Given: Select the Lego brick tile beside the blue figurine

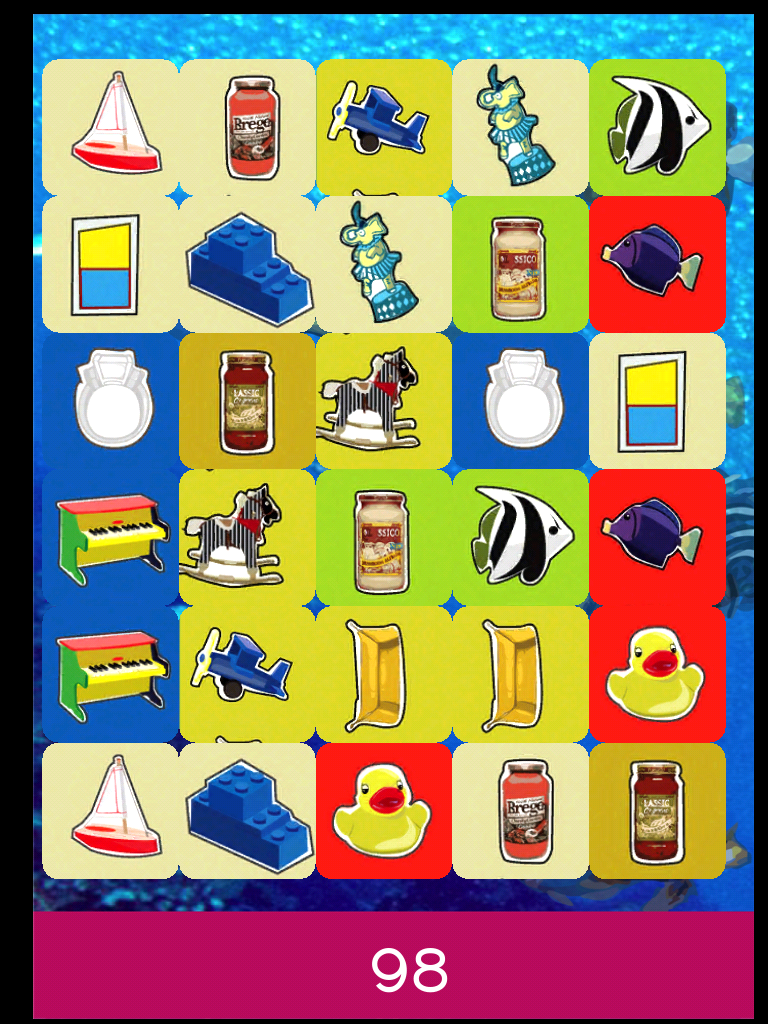Looking at the screenshot, I should tap(247, 264).
